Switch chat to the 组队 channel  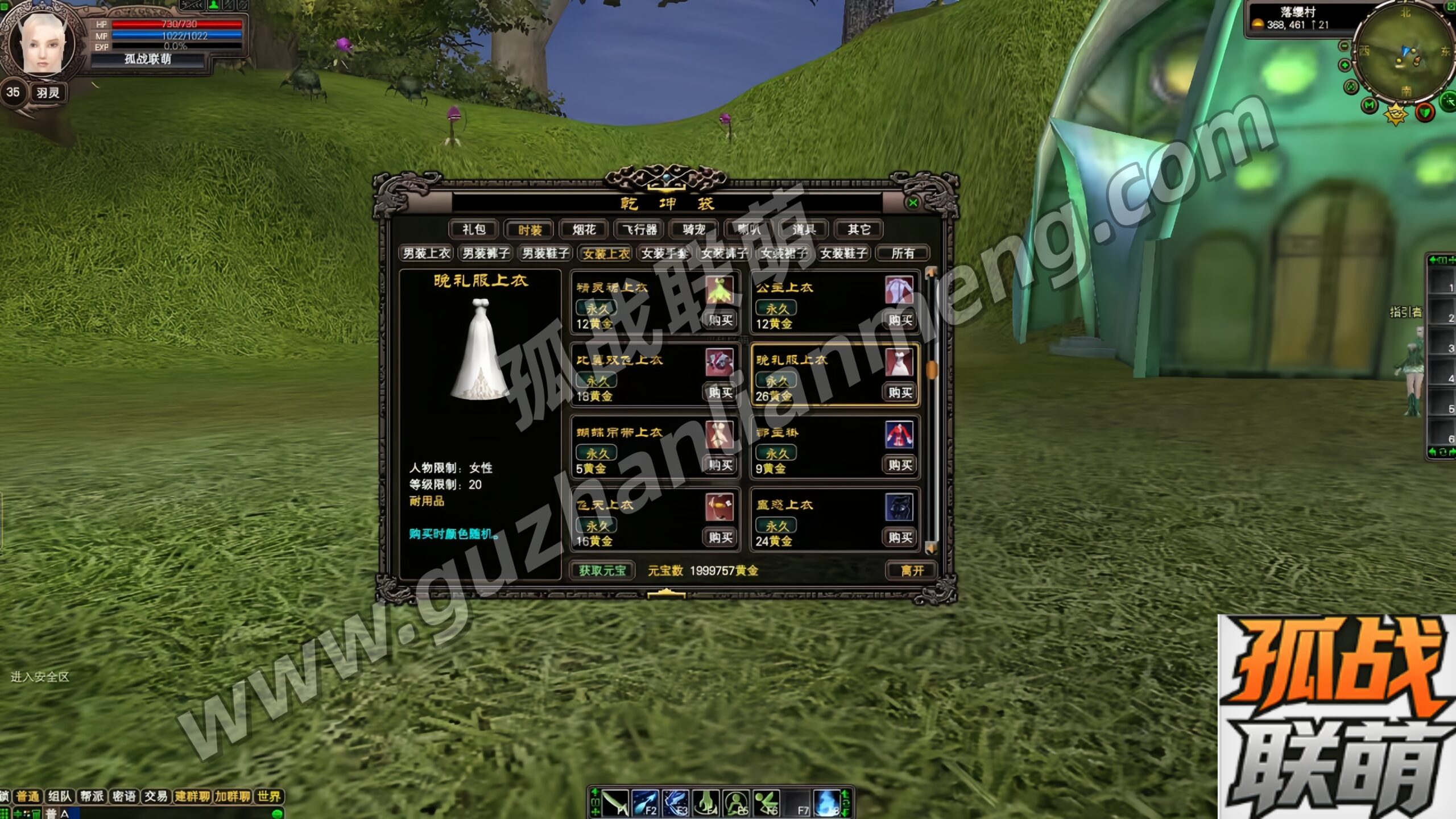pos(60,796)
